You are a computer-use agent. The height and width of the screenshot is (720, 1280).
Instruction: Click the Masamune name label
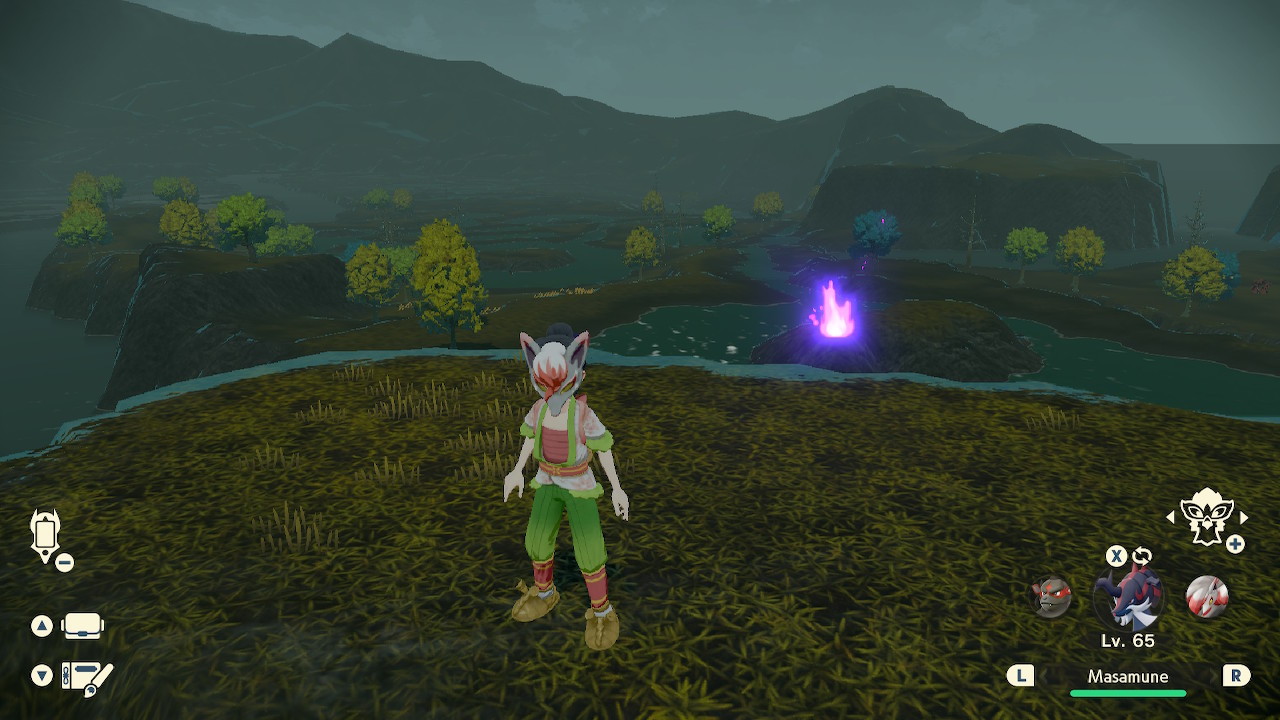tap(1128, 677)
